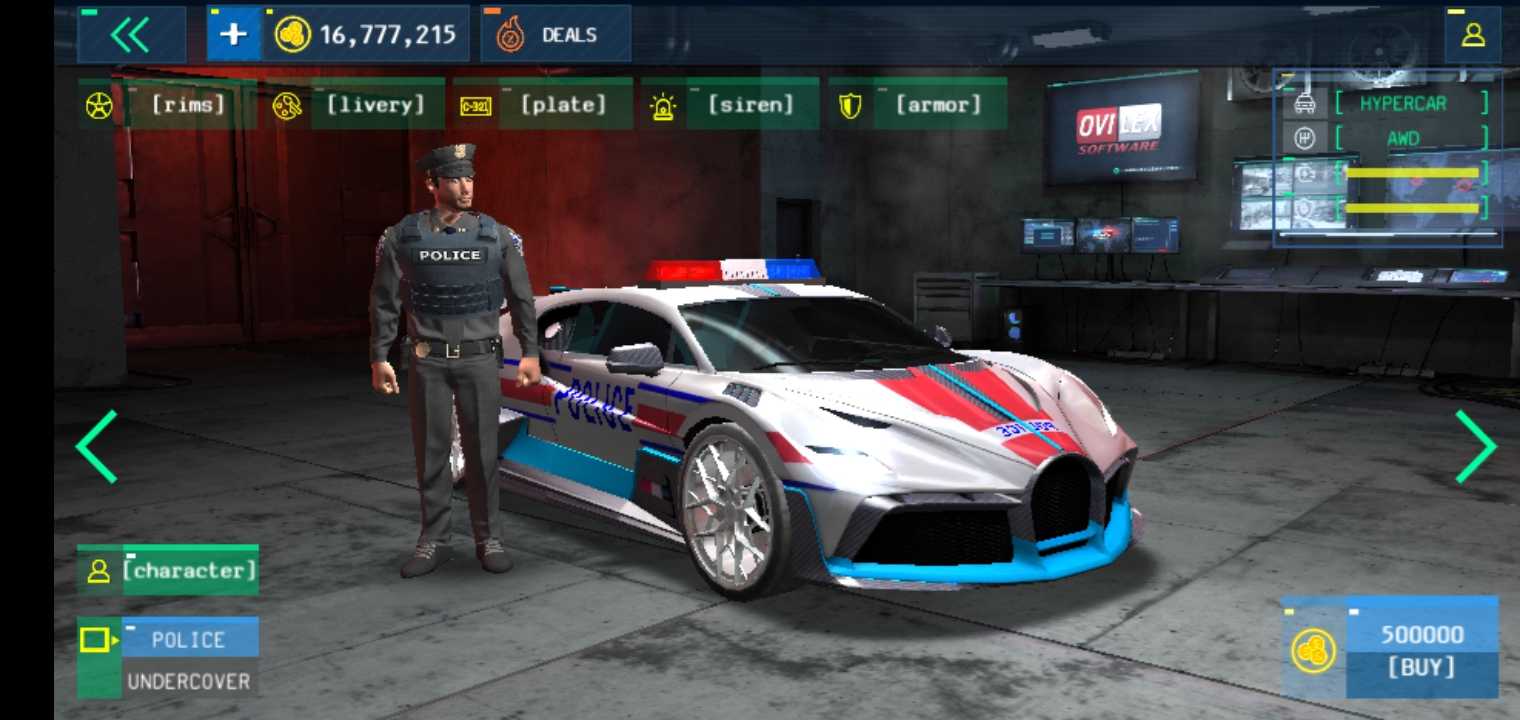Image resolution: width=1520 pixels, height=720 pixels.
Task: Open the license plate editor
Action: click(x=477, y=103)
